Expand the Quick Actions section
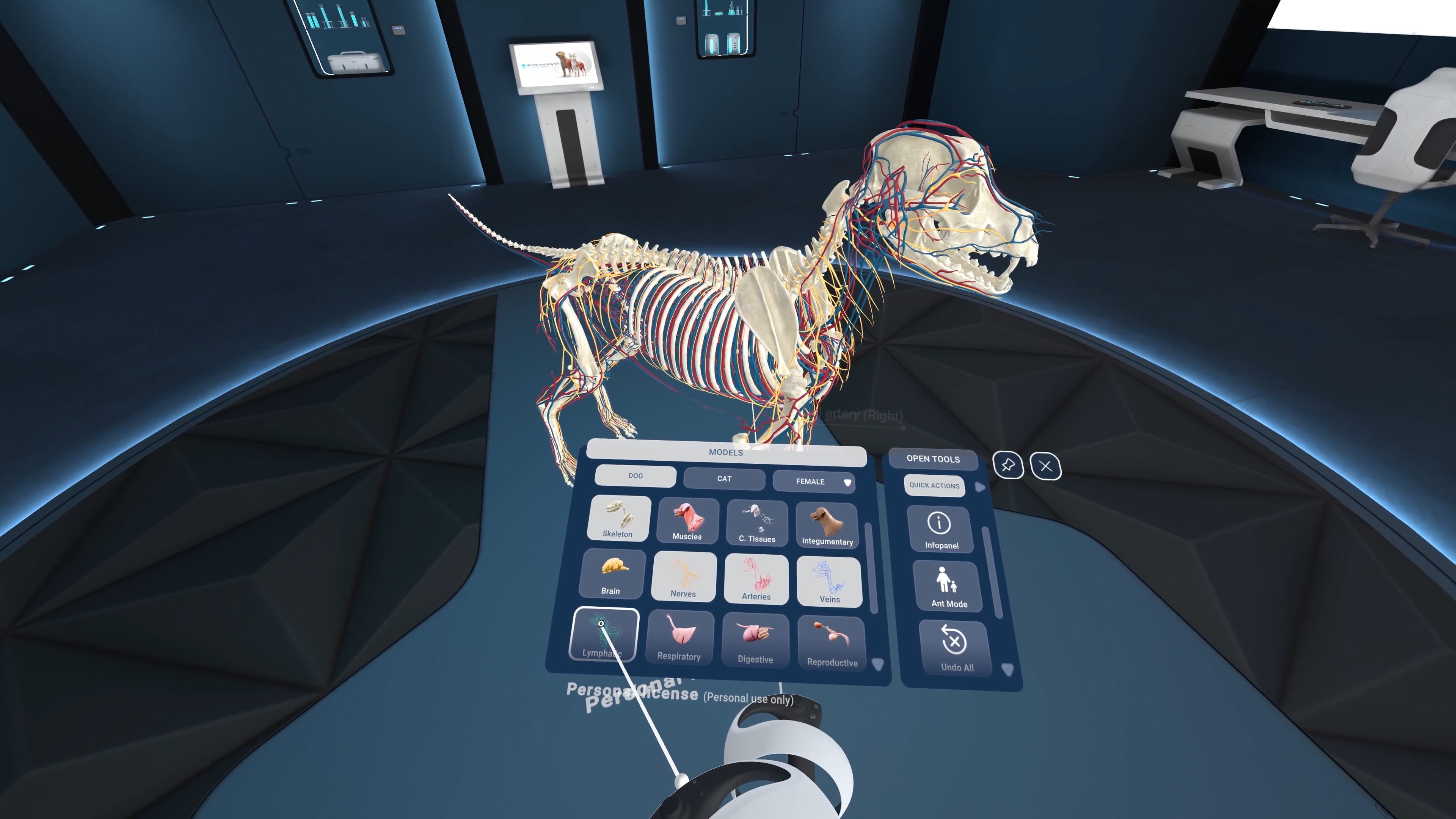 pyautogui.click(x=934, y=485)
